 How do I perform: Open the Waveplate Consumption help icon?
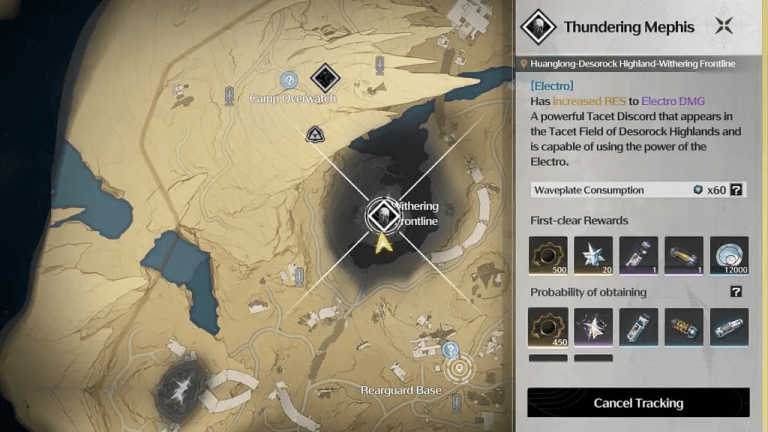[737, 189]
